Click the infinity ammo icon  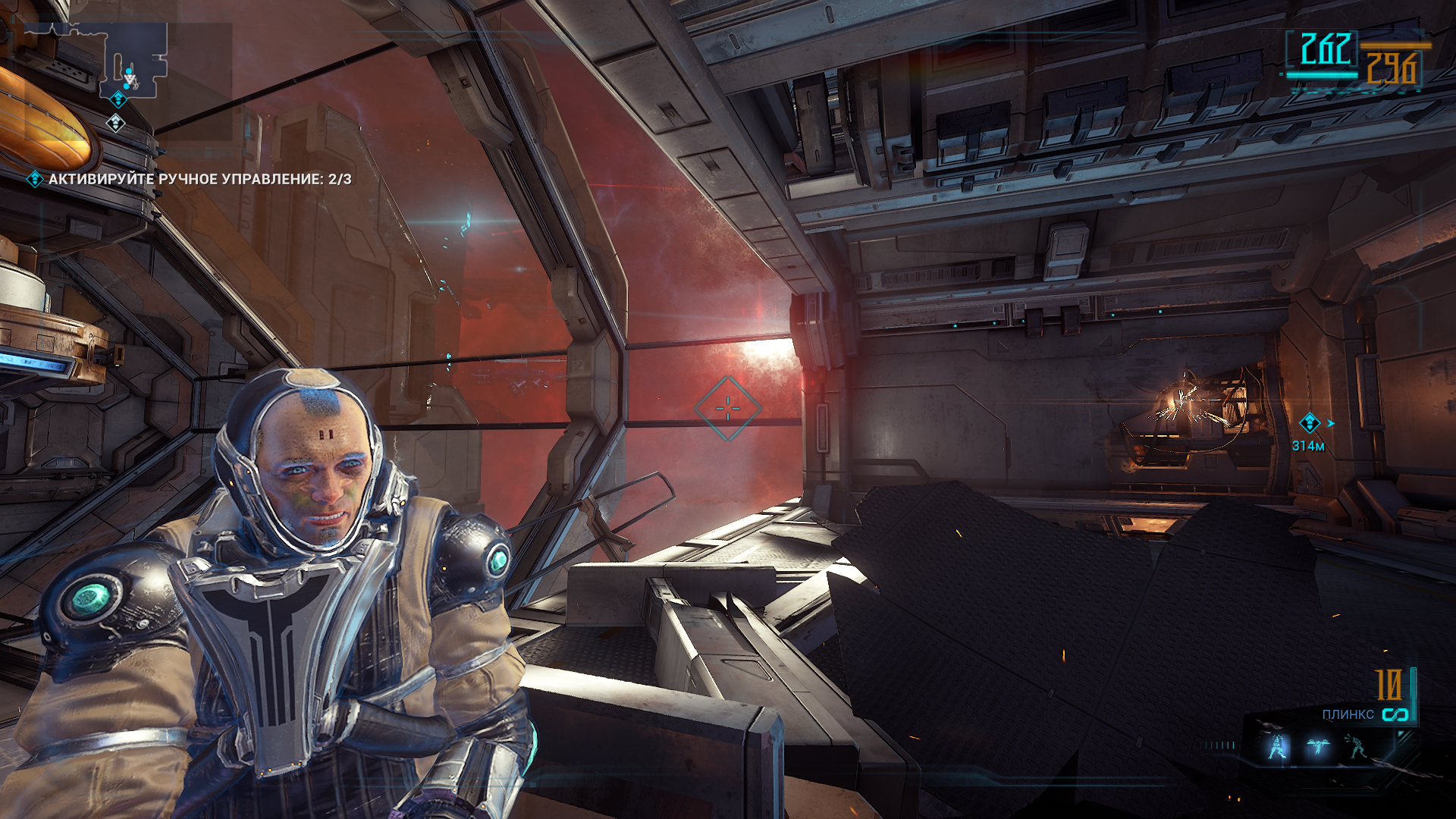(x=1395, y=714)
